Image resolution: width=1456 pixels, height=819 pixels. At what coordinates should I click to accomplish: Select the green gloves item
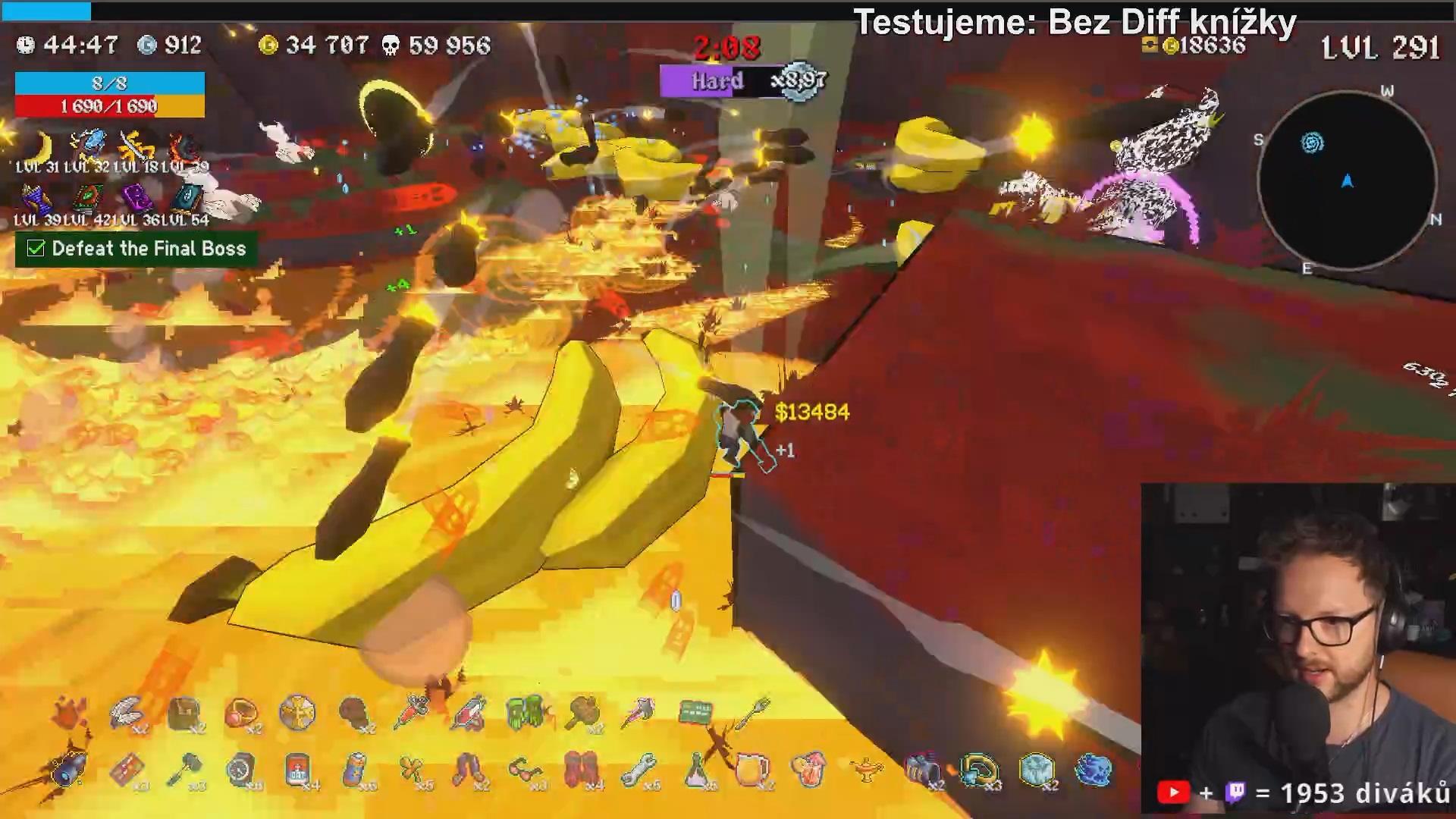526,713
